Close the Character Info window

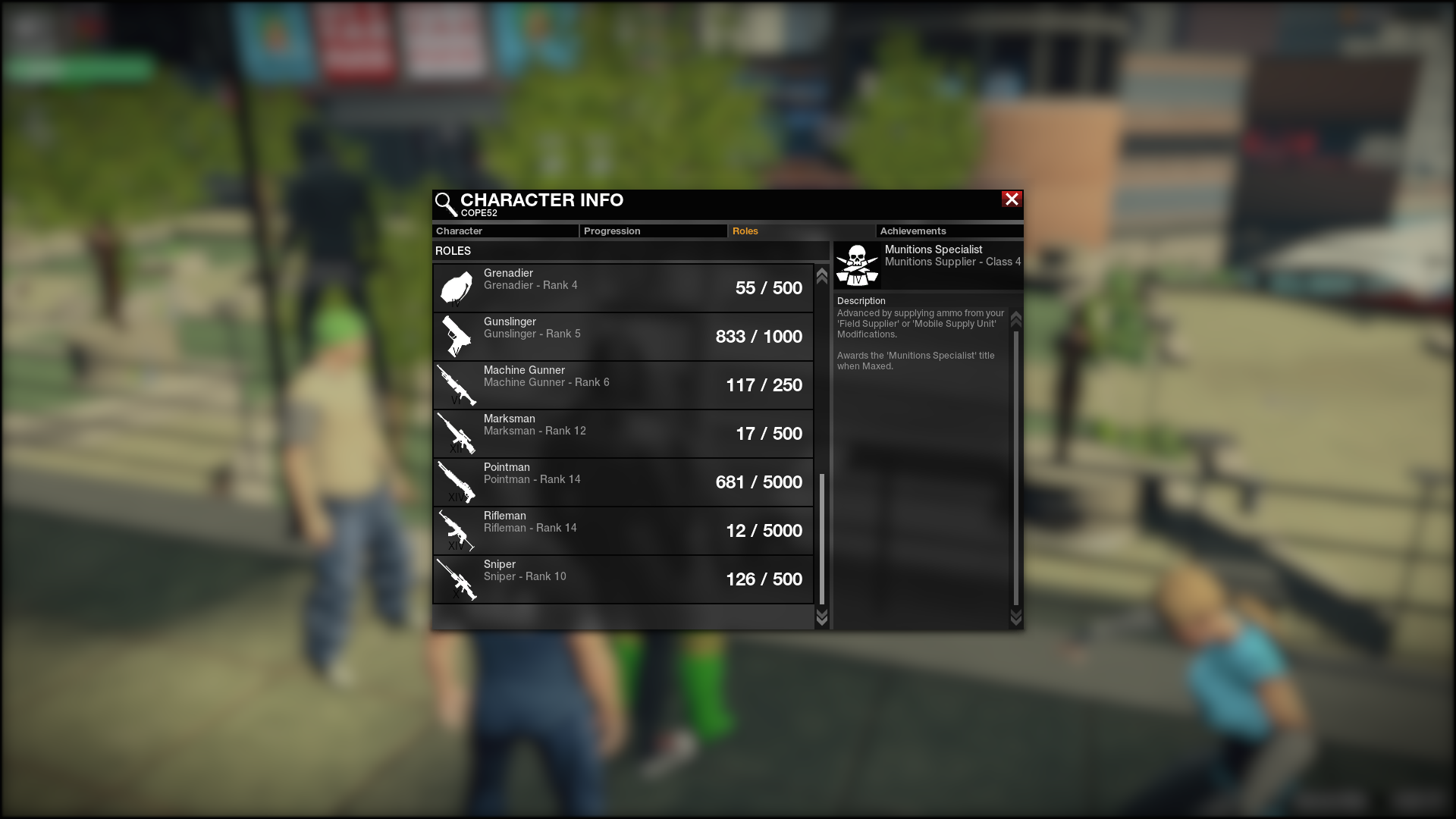tap(1012, 199)
